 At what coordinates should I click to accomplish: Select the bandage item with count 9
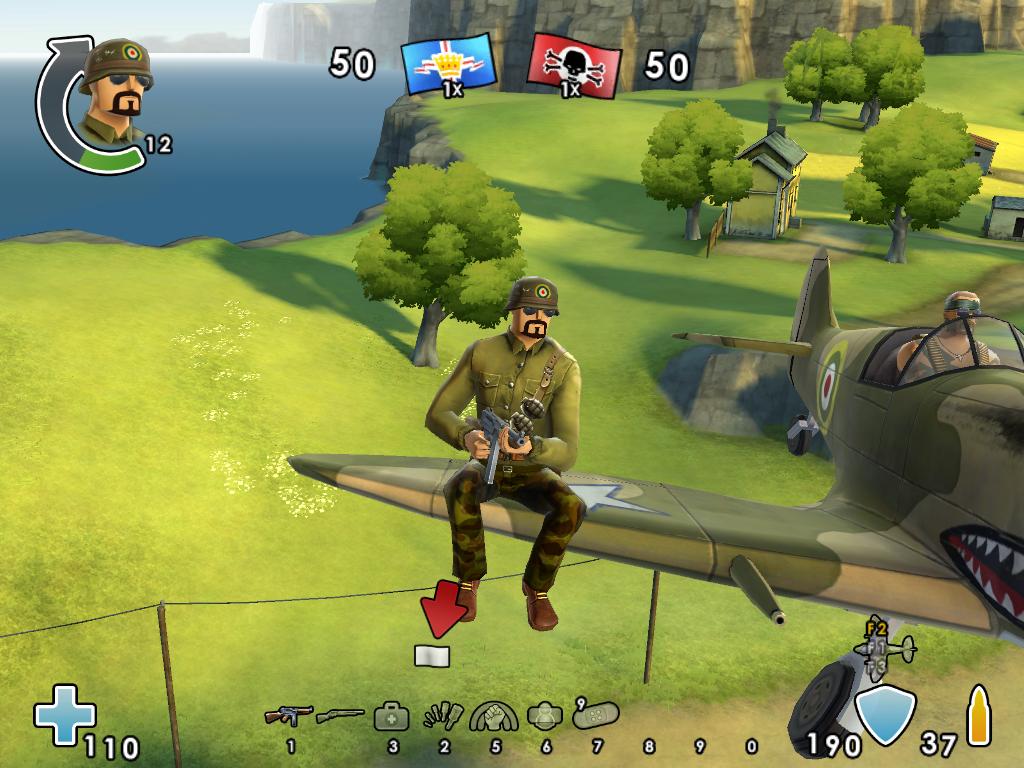[597, 714]
